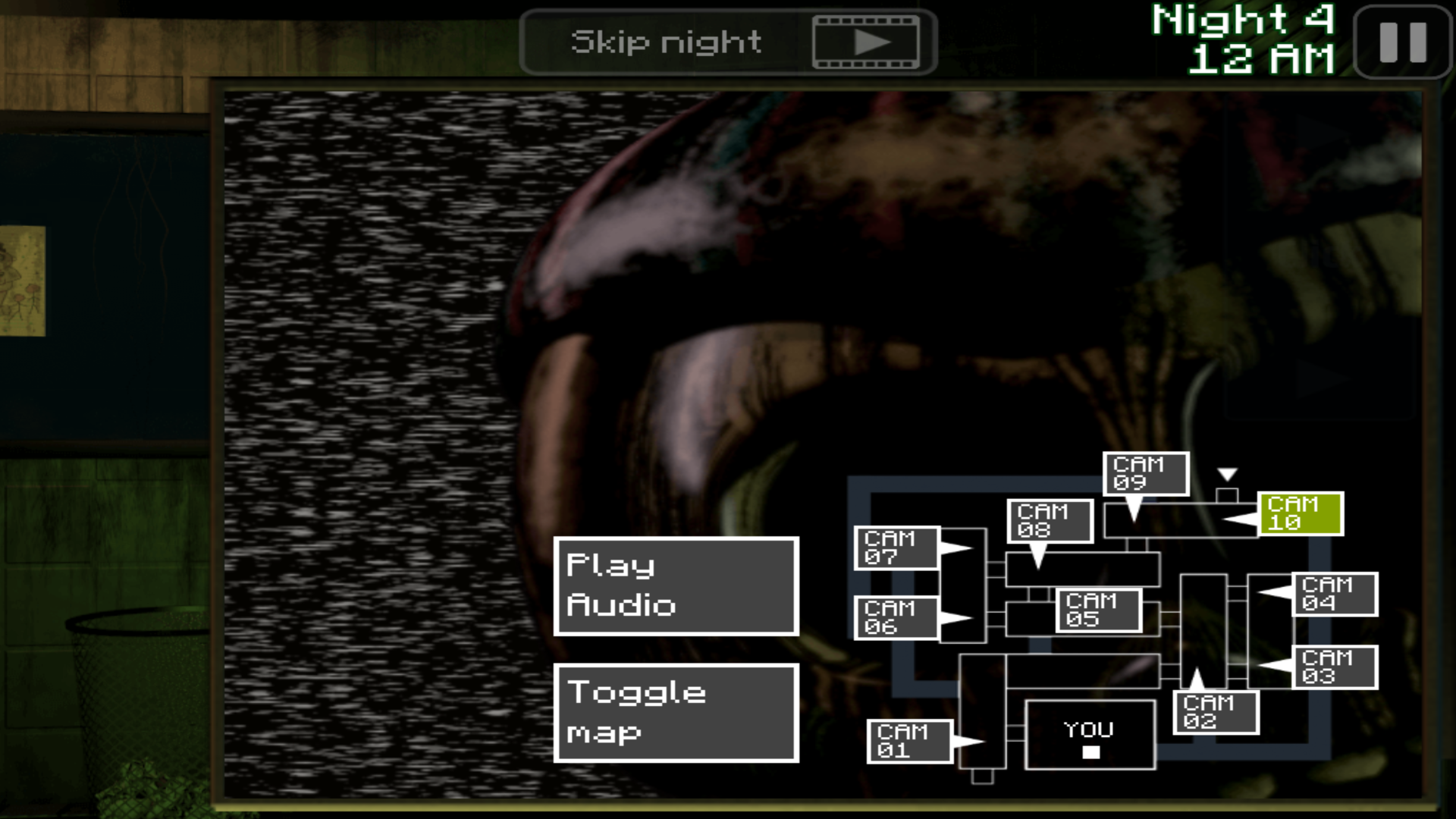Select CAM 01 on the map
This screenshot has width=1456, height=819.
[908, 740]
